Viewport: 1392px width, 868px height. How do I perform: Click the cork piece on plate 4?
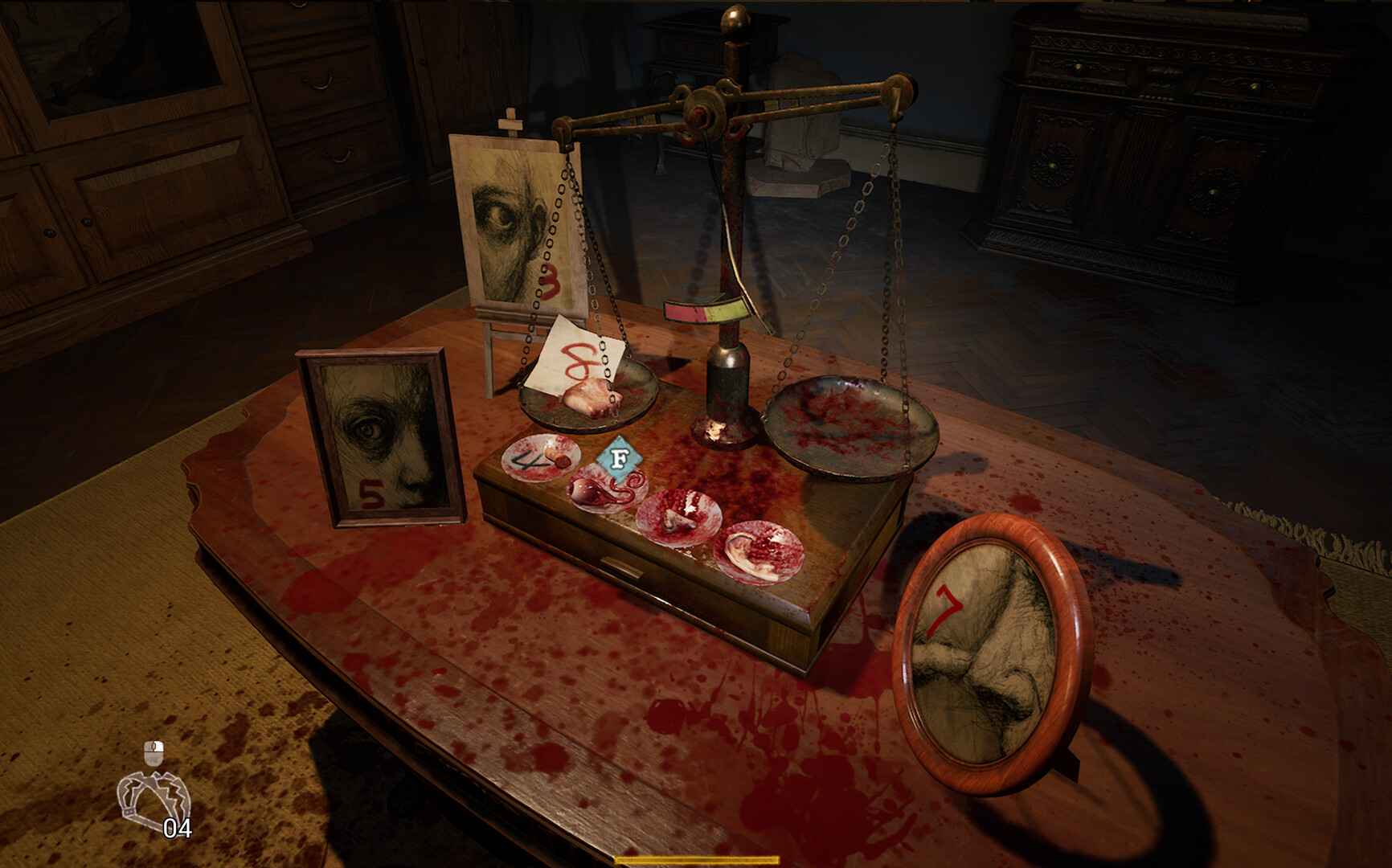556,458
